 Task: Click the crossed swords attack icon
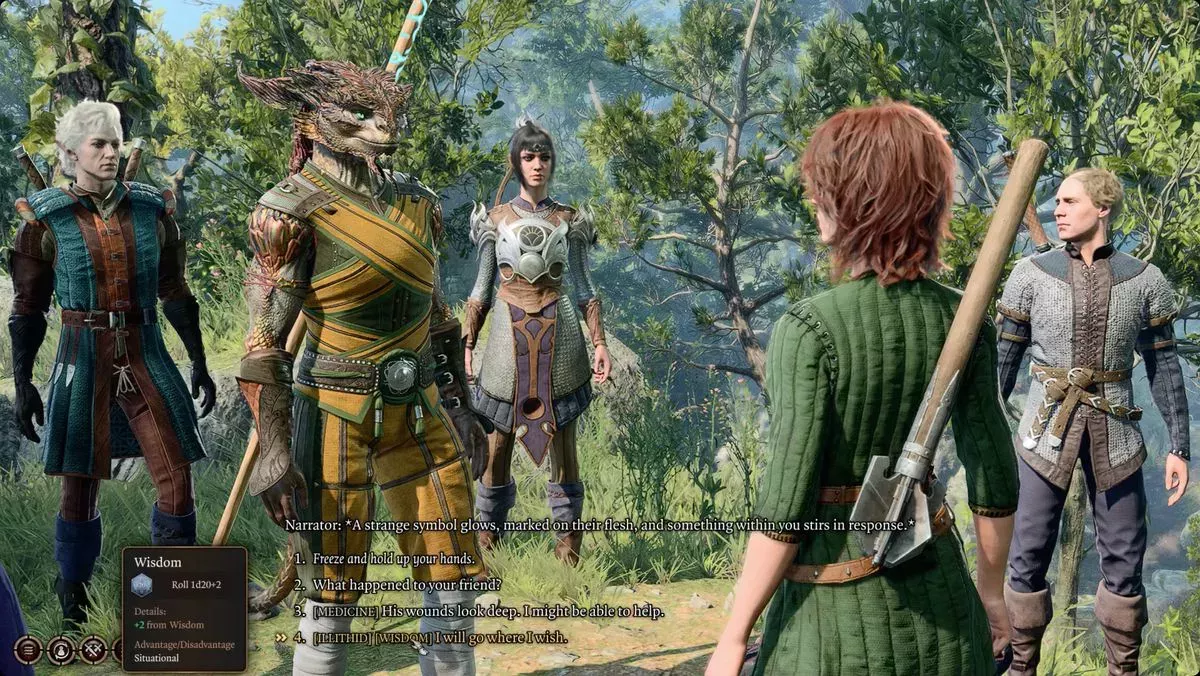pyautogui.click(x=93, y=650)
